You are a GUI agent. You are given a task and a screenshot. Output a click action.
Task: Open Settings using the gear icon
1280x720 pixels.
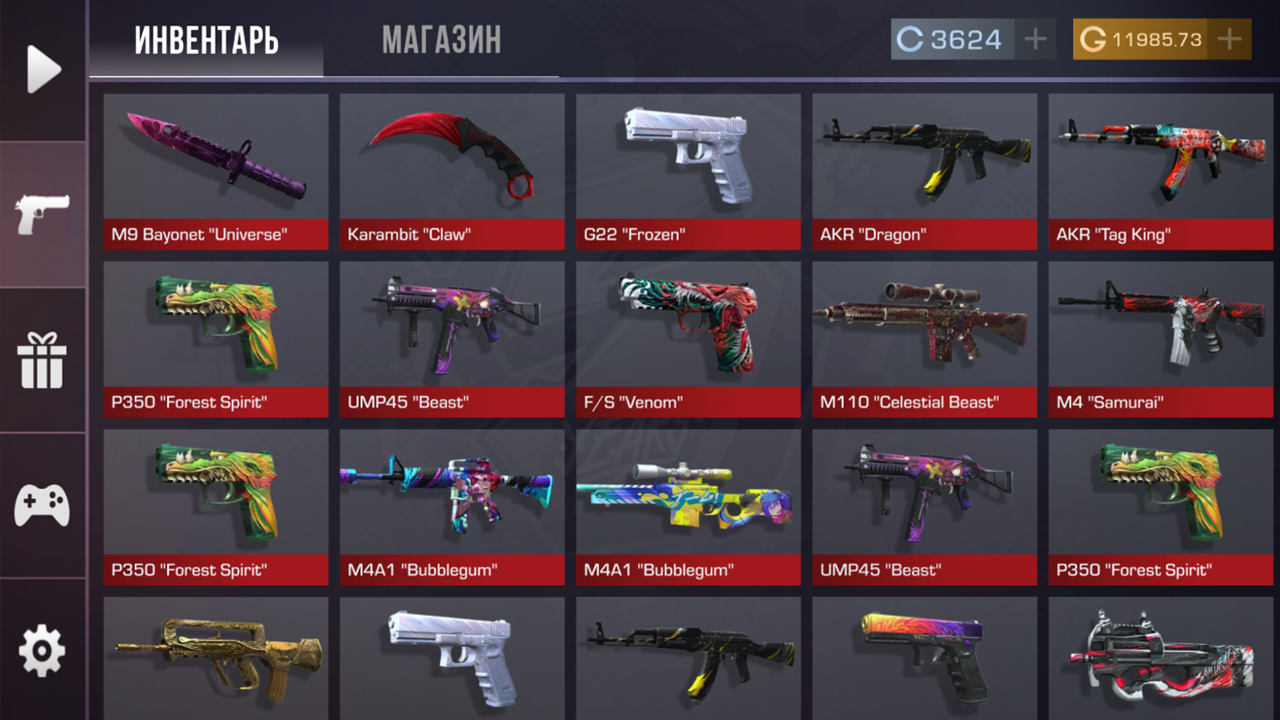click(42, 650)
